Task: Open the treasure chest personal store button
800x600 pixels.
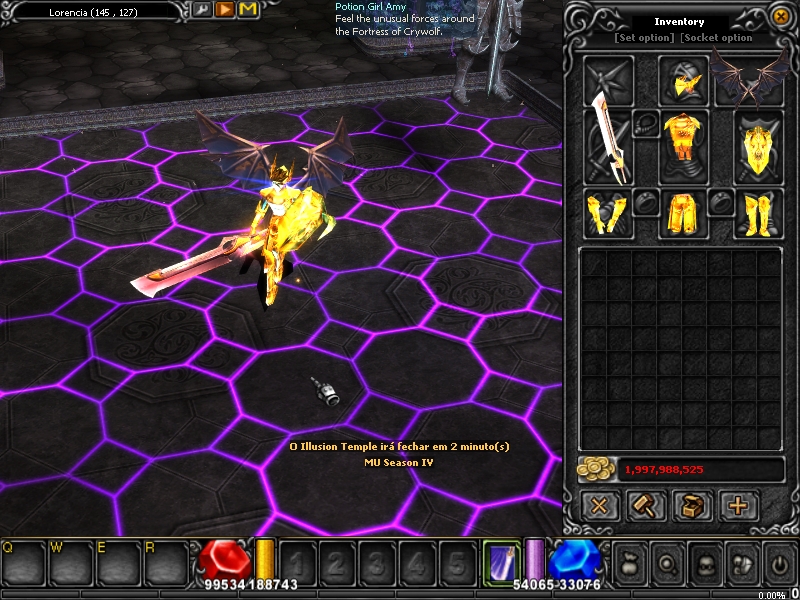Action: tap(692, 505)
